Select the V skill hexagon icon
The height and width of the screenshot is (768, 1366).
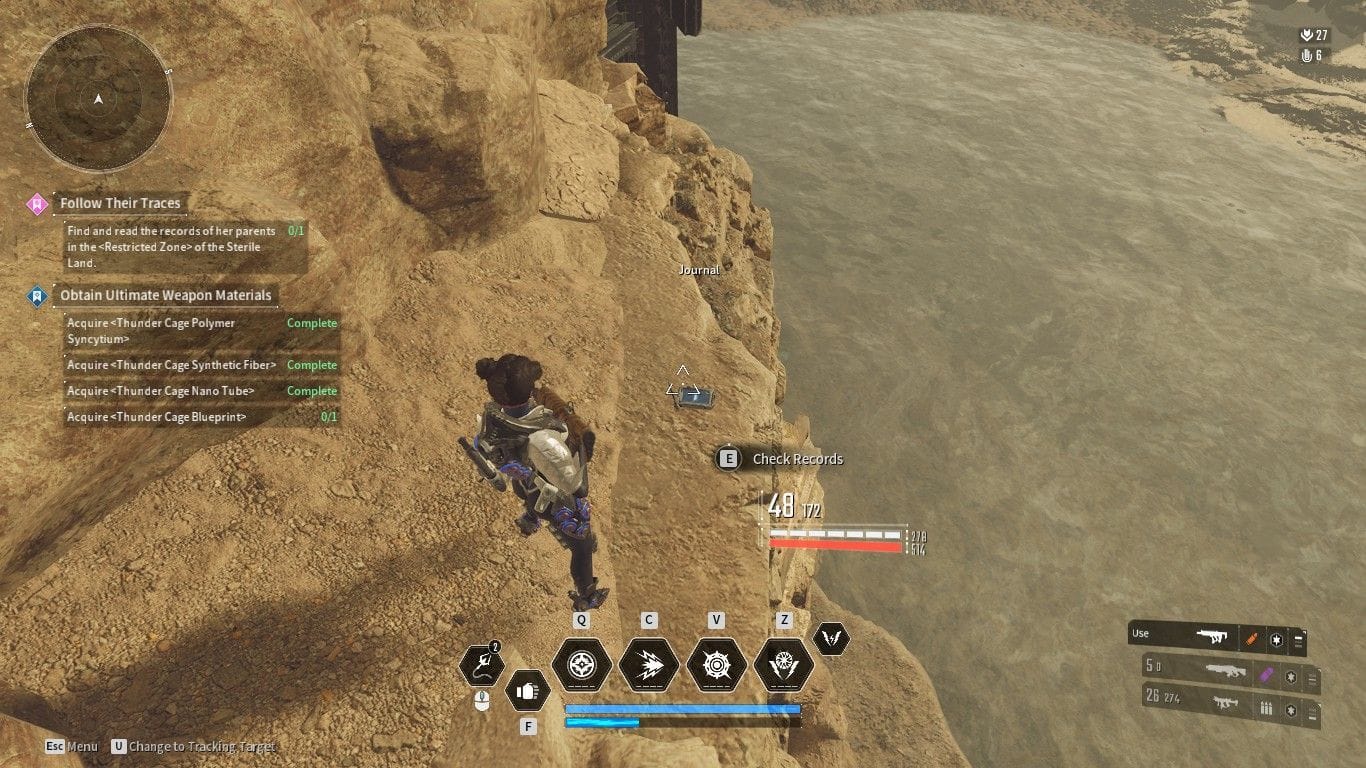tap(716, 665)
